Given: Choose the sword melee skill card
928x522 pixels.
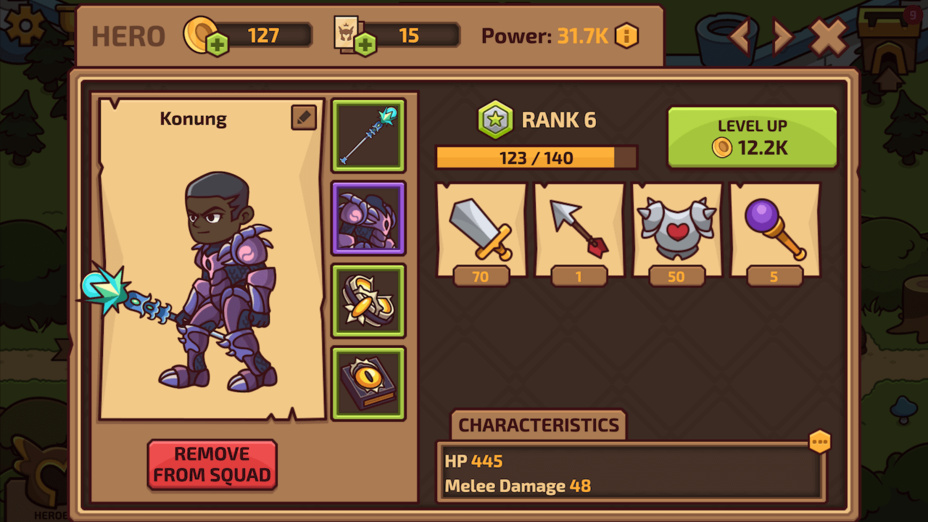Looking at the screenshot, I should point(481,231).
